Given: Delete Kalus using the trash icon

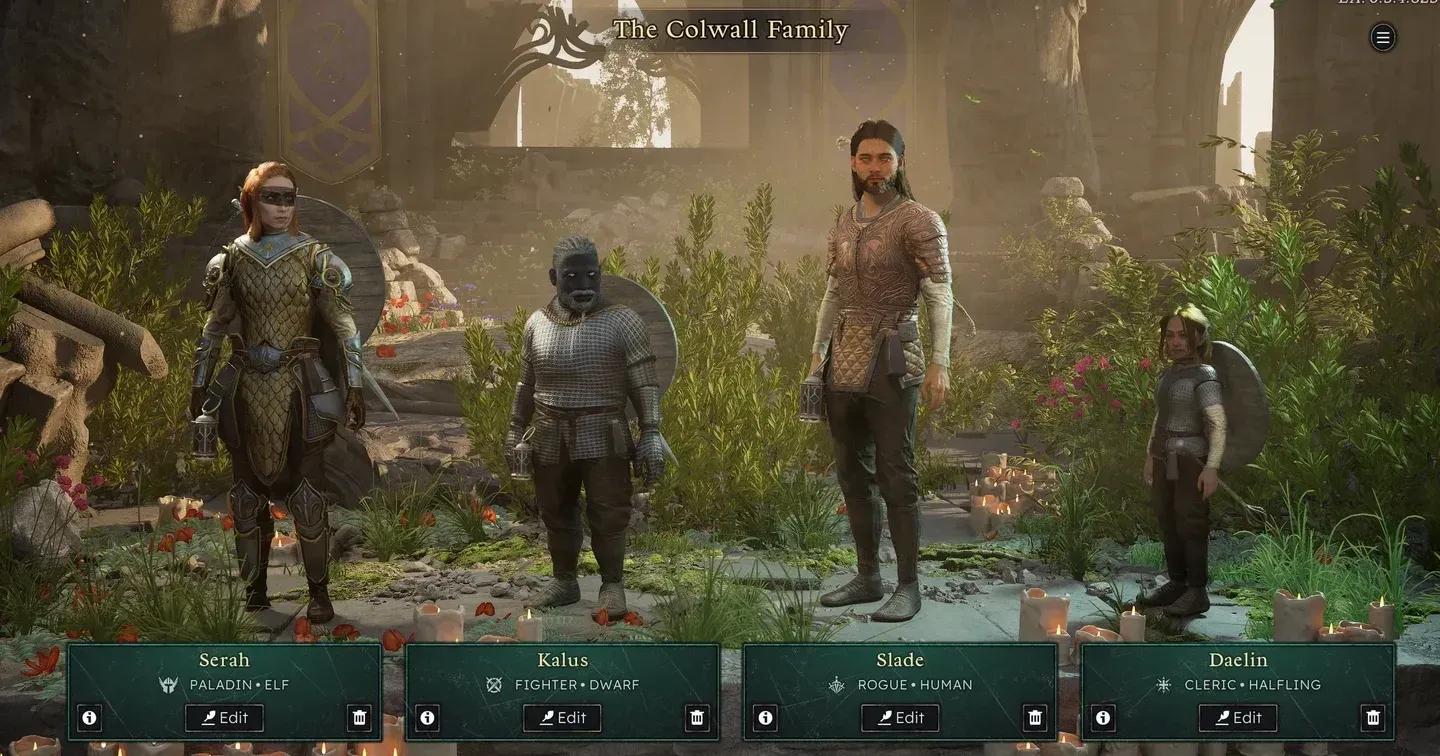Looking at the screenshot, I should [x=696, y=717].
